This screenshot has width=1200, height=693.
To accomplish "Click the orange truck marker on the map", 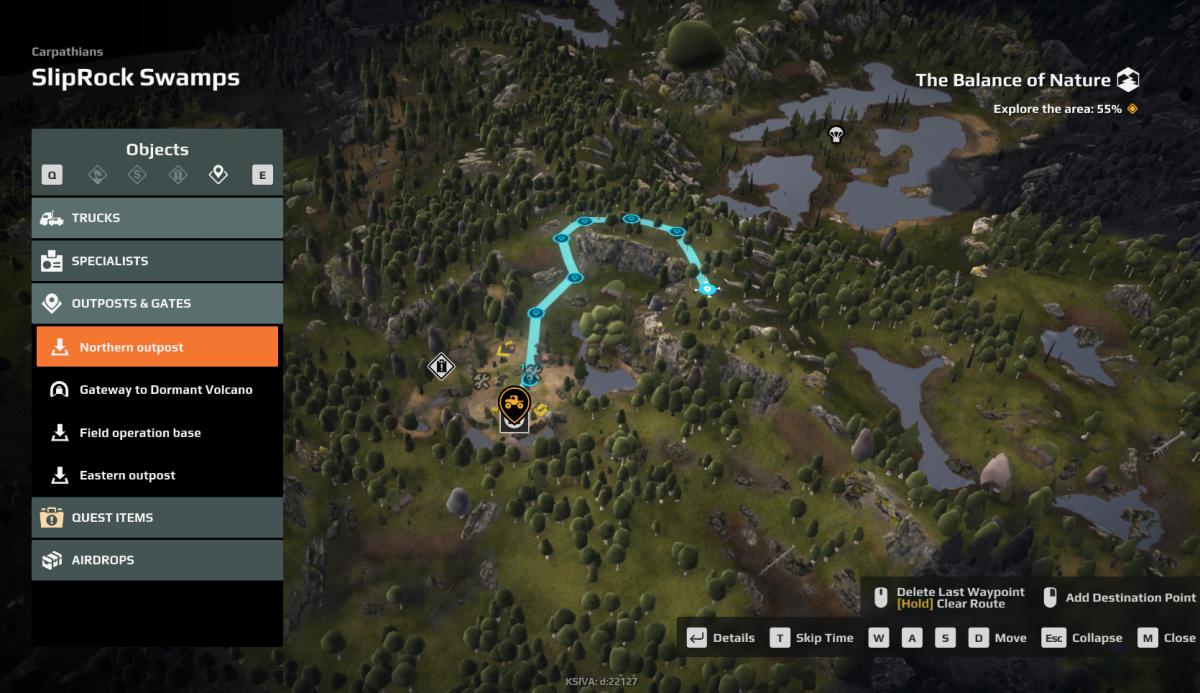I will pos(514,403).
